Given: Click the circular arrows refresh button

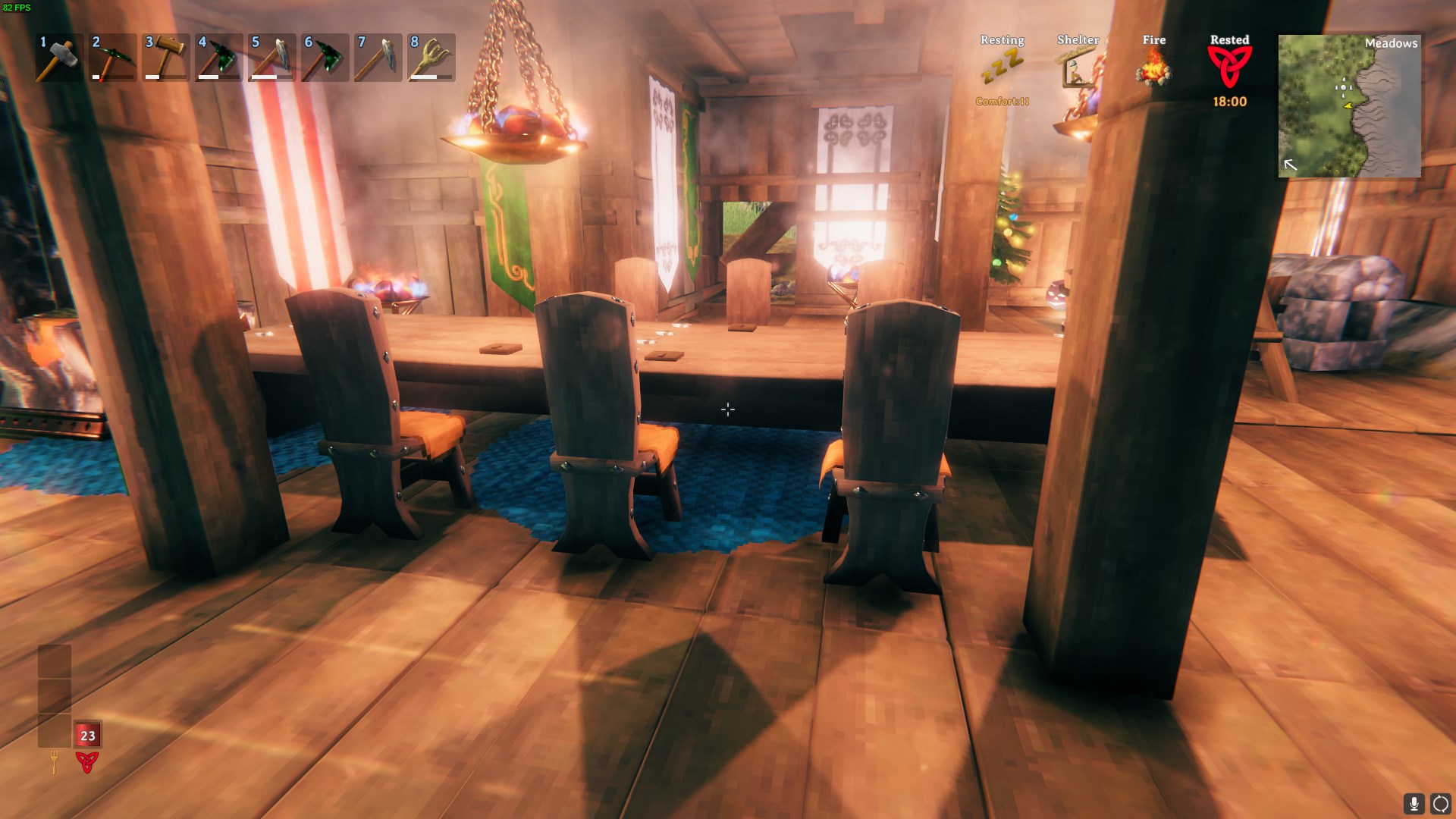Looking at the screenshot, I should [x=1440, y=804].
